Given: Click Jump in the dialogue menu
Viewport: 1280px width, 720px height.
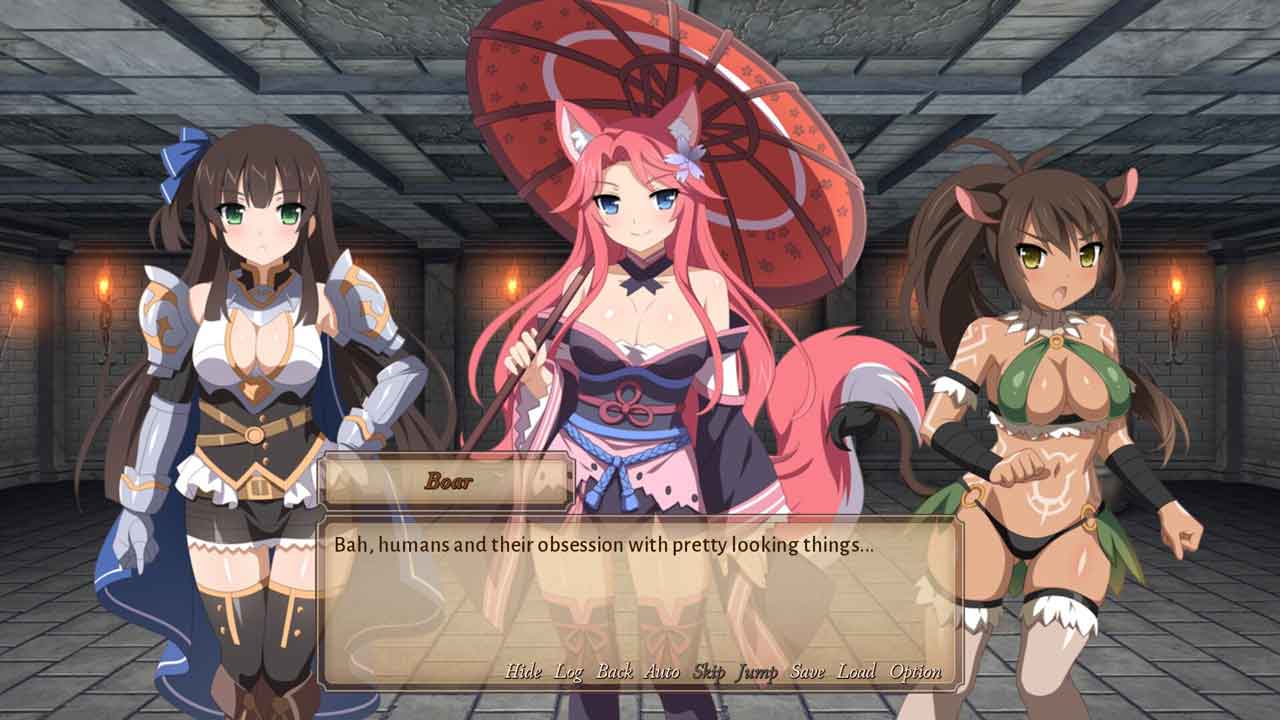Looking at the screenshot, I should pos(757,672).
